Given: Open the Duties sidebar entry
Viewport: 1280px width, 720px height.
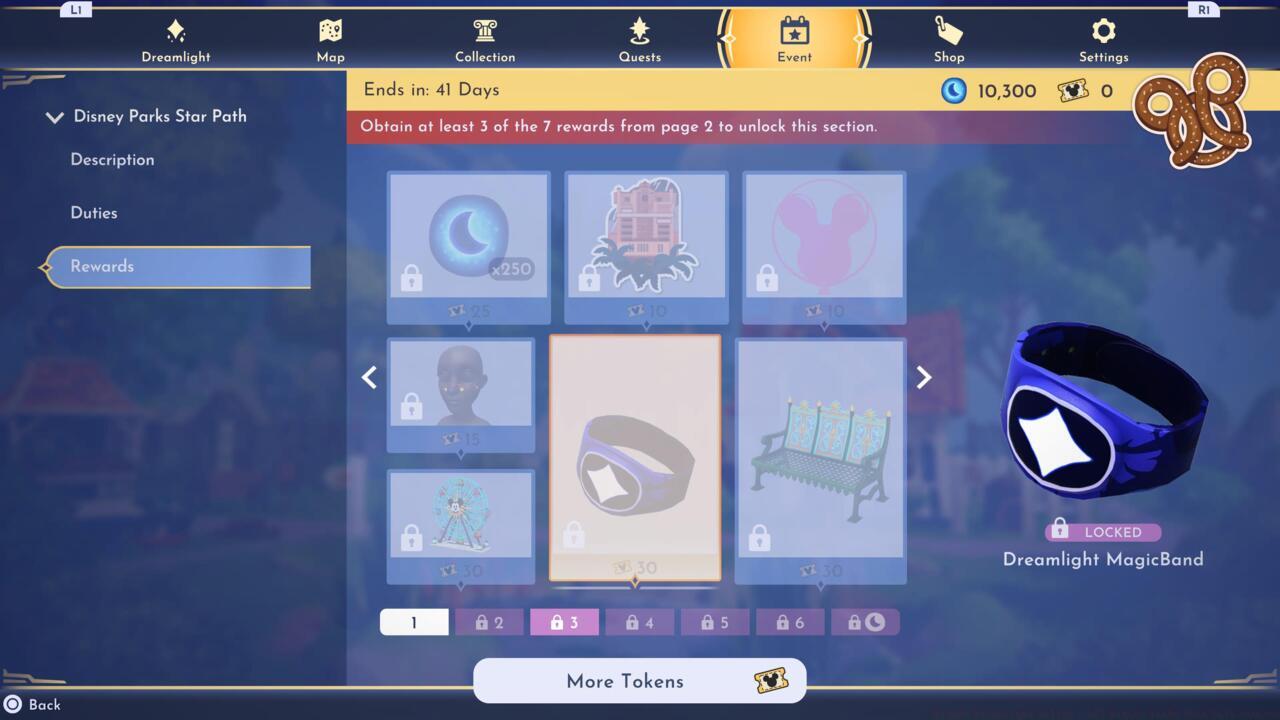Looking at the screenshot, I should click(95, 213).
